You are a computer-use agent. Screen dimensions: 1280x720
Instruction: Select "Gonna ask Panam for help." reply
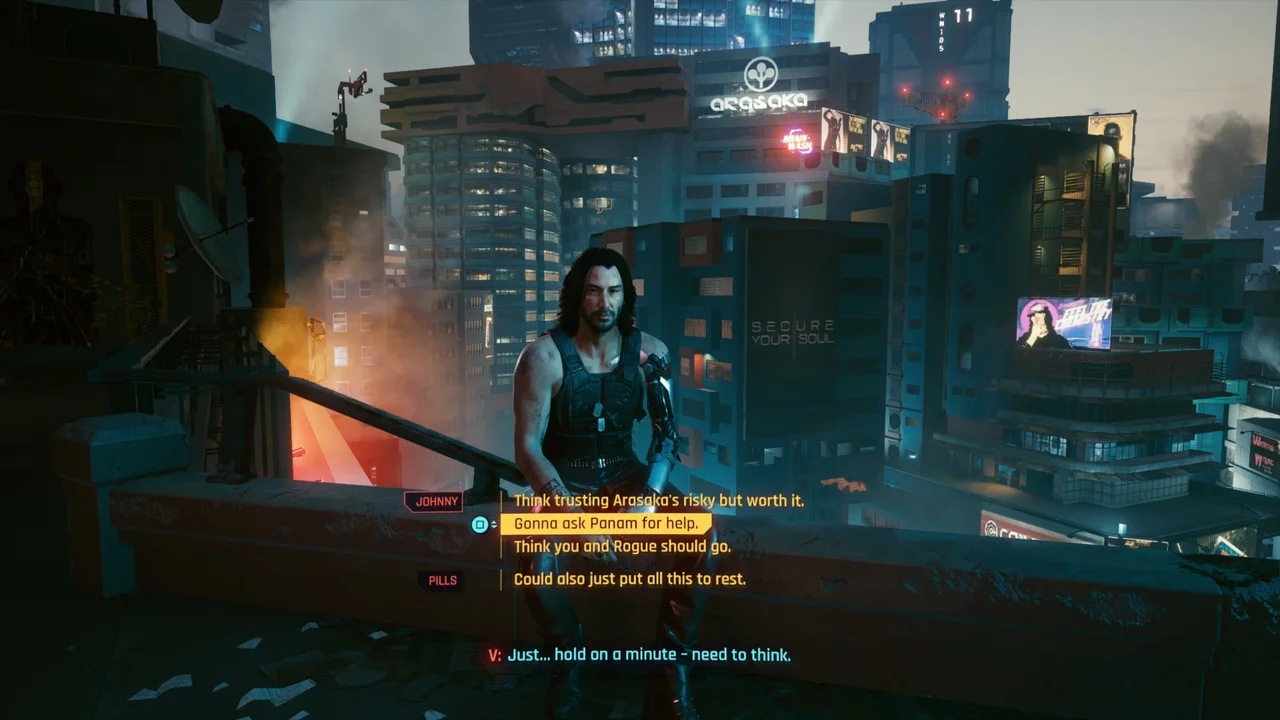pyautogui.click(x=606, y=524)
